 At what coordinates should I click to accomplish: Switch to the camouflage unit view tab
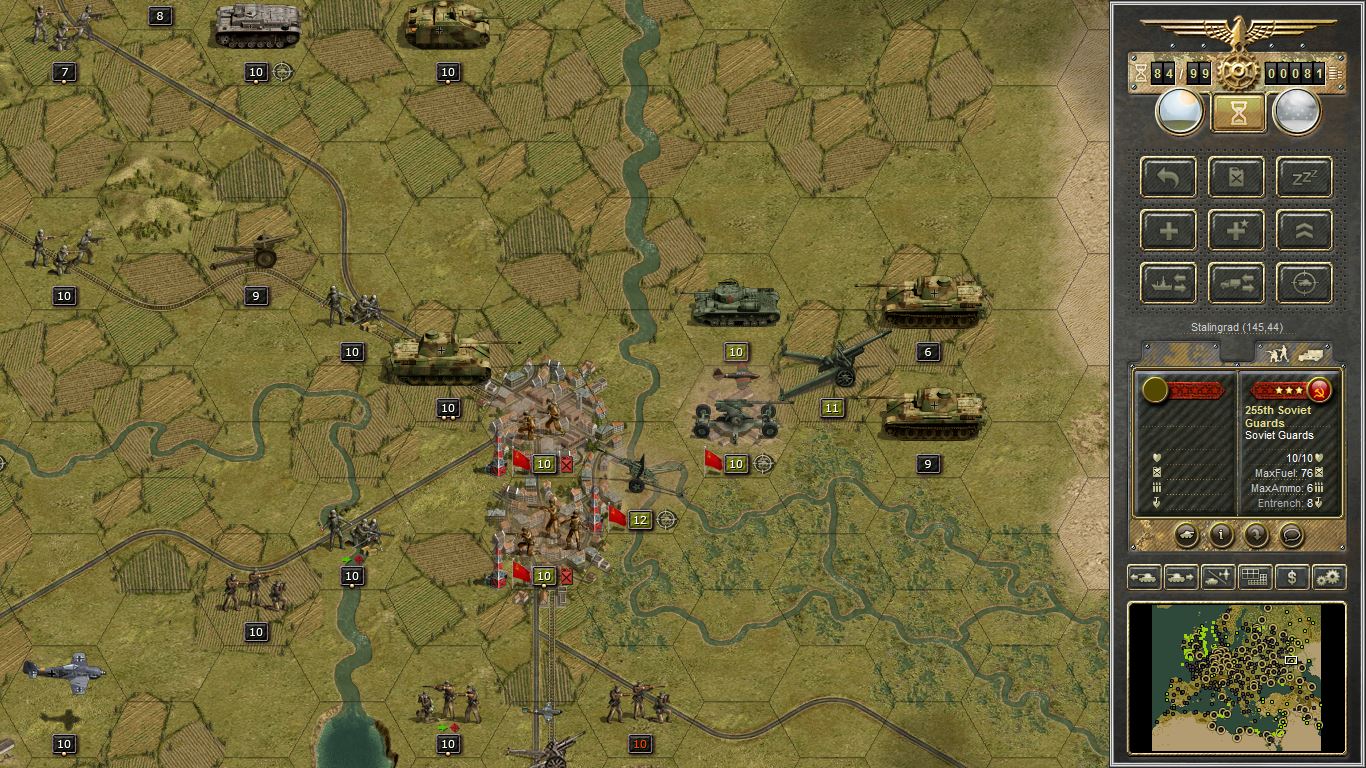[1180, 353]
